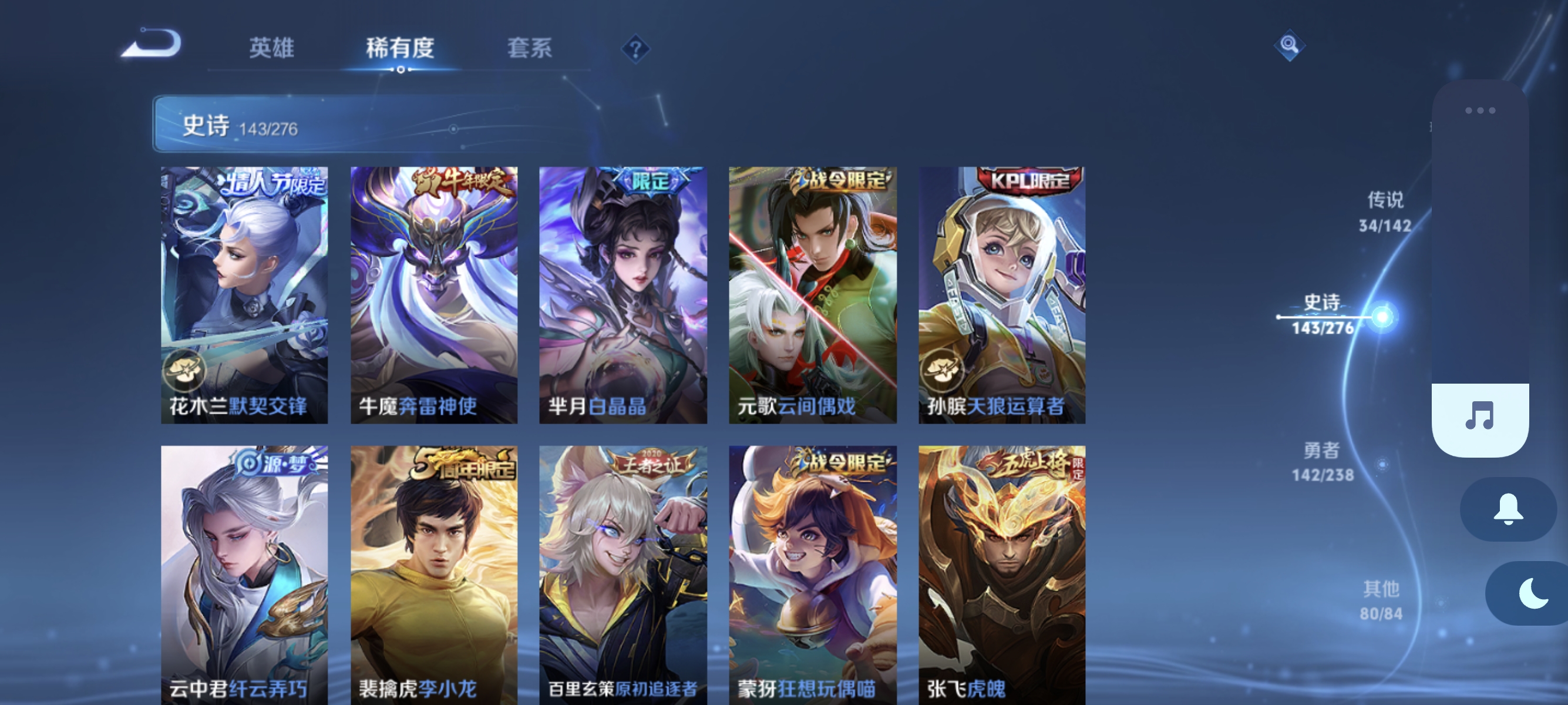Click the notification bell icon
The height and width of the screenshot is (705, 1568).
pyautogui.click(x=1508, y=509)
